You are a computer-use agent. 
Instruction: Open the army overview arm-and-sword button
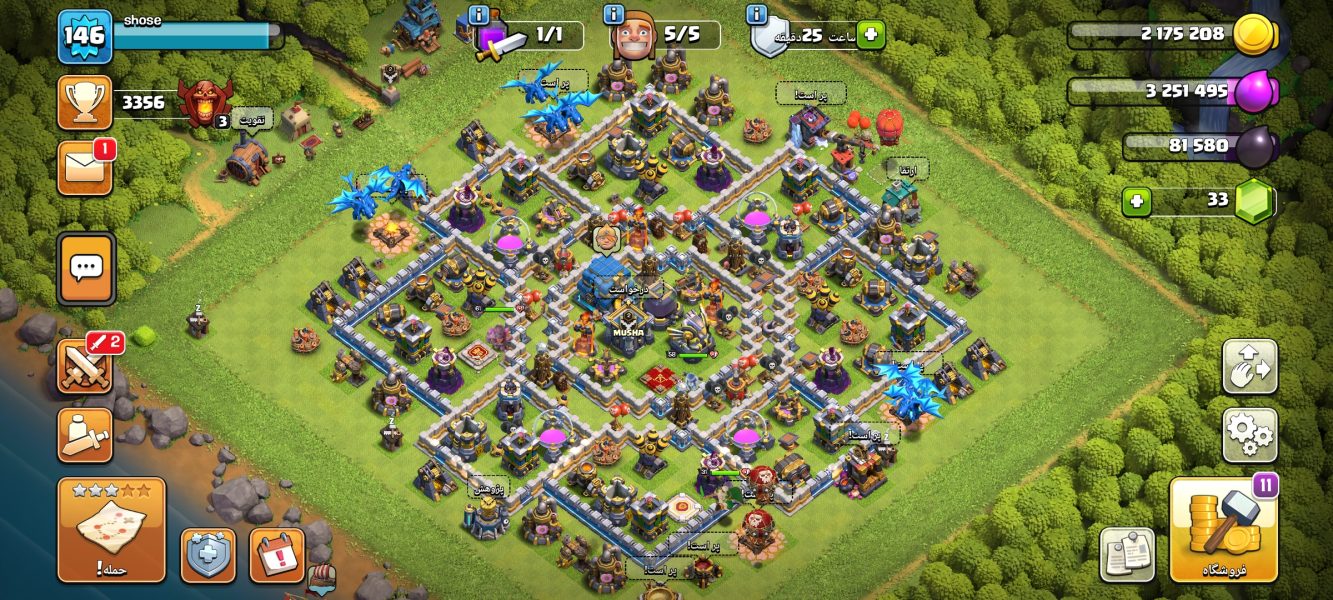pyautogui.click(x=85, y=434)
